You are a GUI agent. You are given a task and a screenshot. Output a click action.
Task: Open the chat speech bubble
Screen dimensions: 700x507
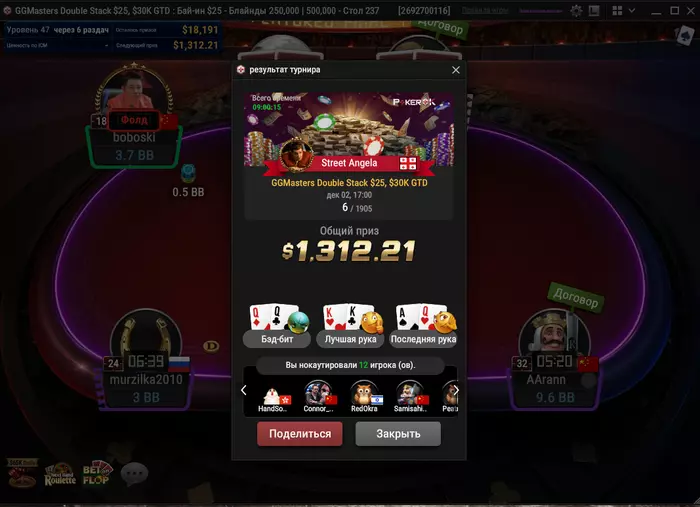click(x=134, y=473)
